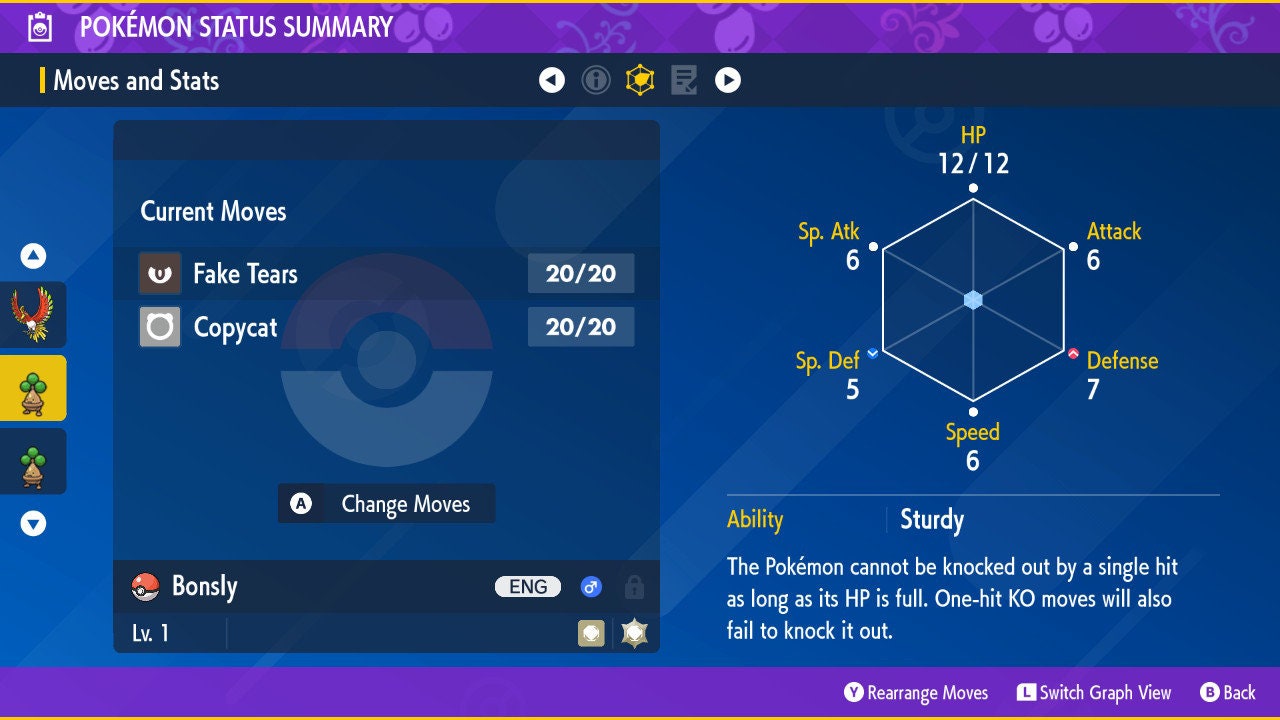Activate Switch Graph View
Viewport: 1280px width, 720px height.
(x=1094, y=692)
